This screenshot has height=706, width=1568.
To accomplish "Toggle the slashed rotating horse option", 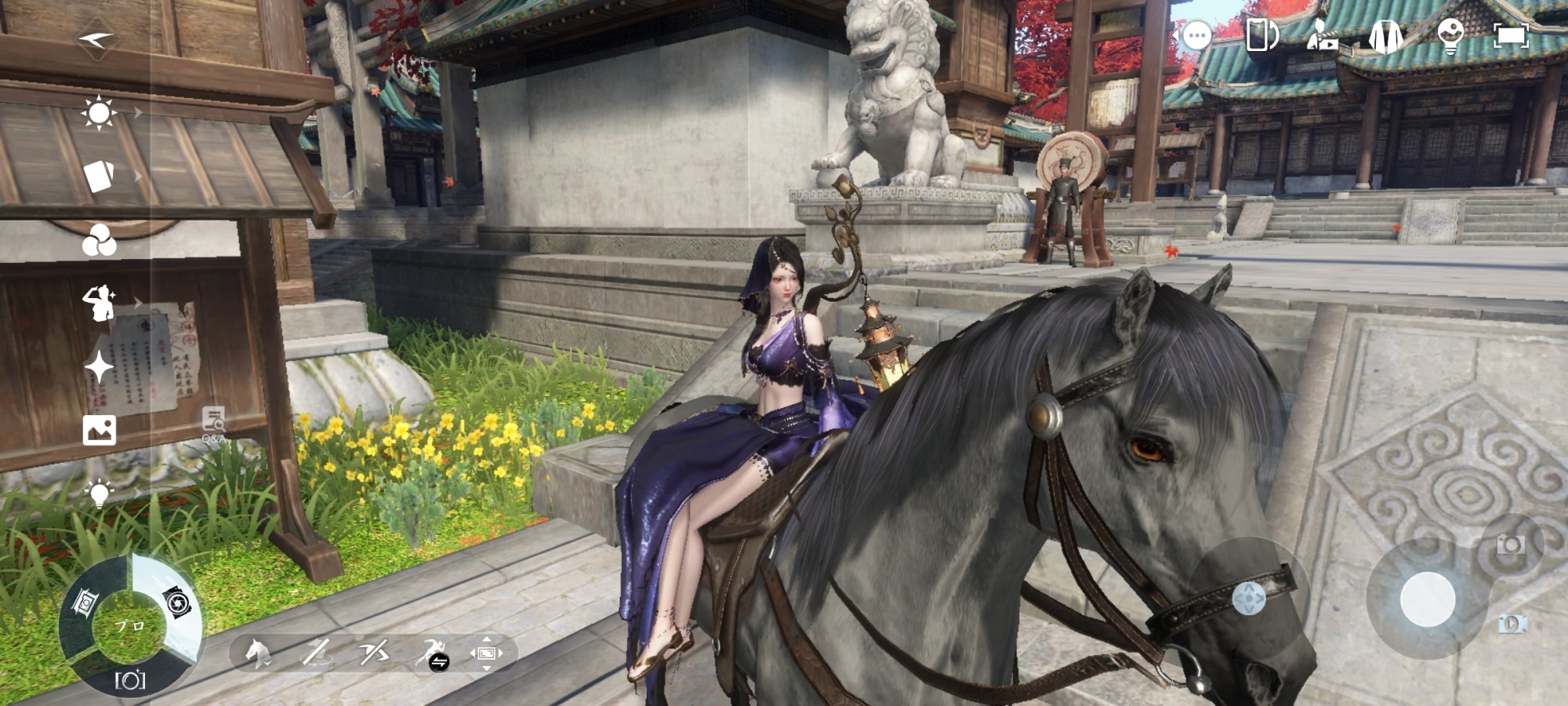I will coord(316,653).
